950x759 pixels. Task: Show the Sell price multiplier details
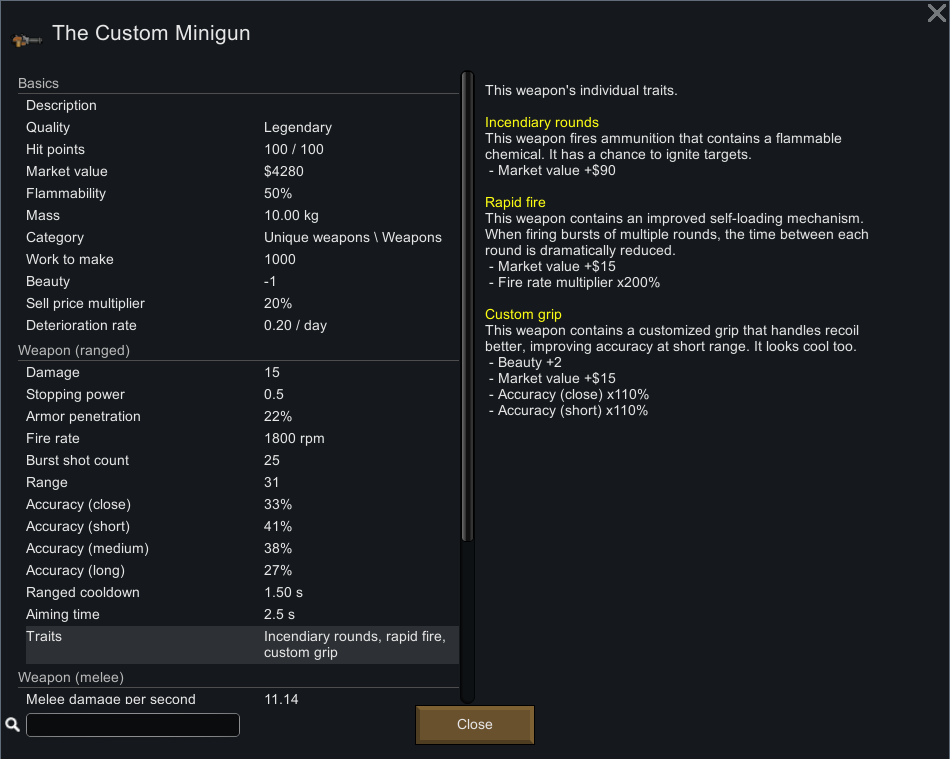(240, 304)
